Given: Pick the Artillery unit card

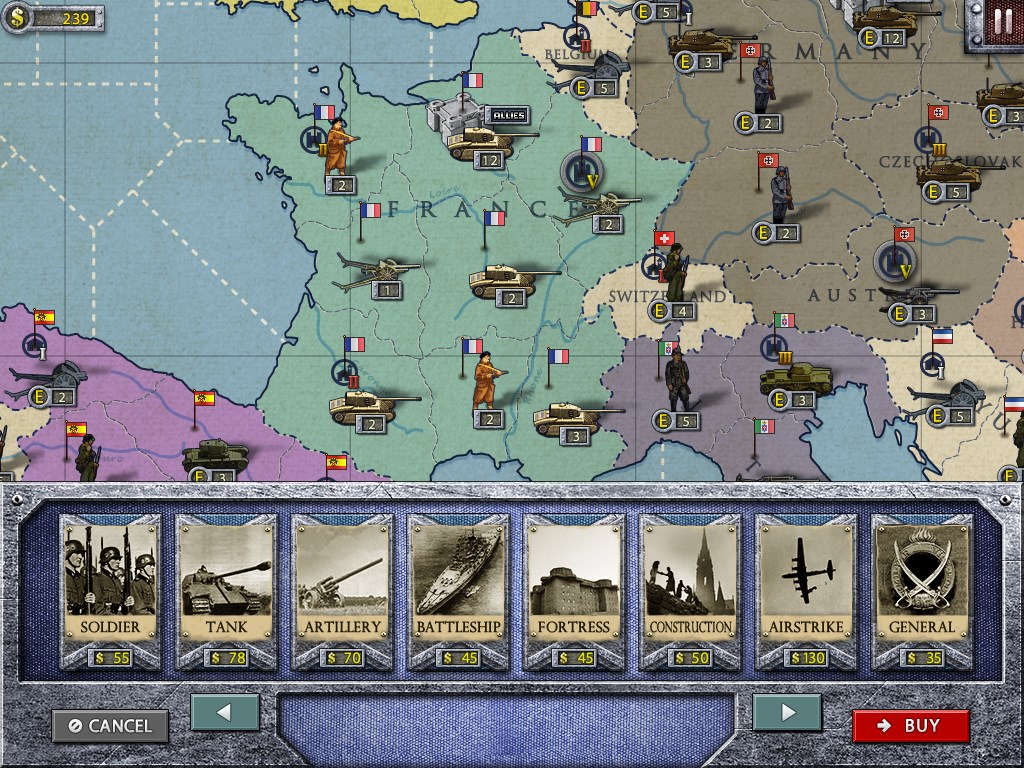Looking at the screenshot, I should pyautogui.click(x=342, y=590).
